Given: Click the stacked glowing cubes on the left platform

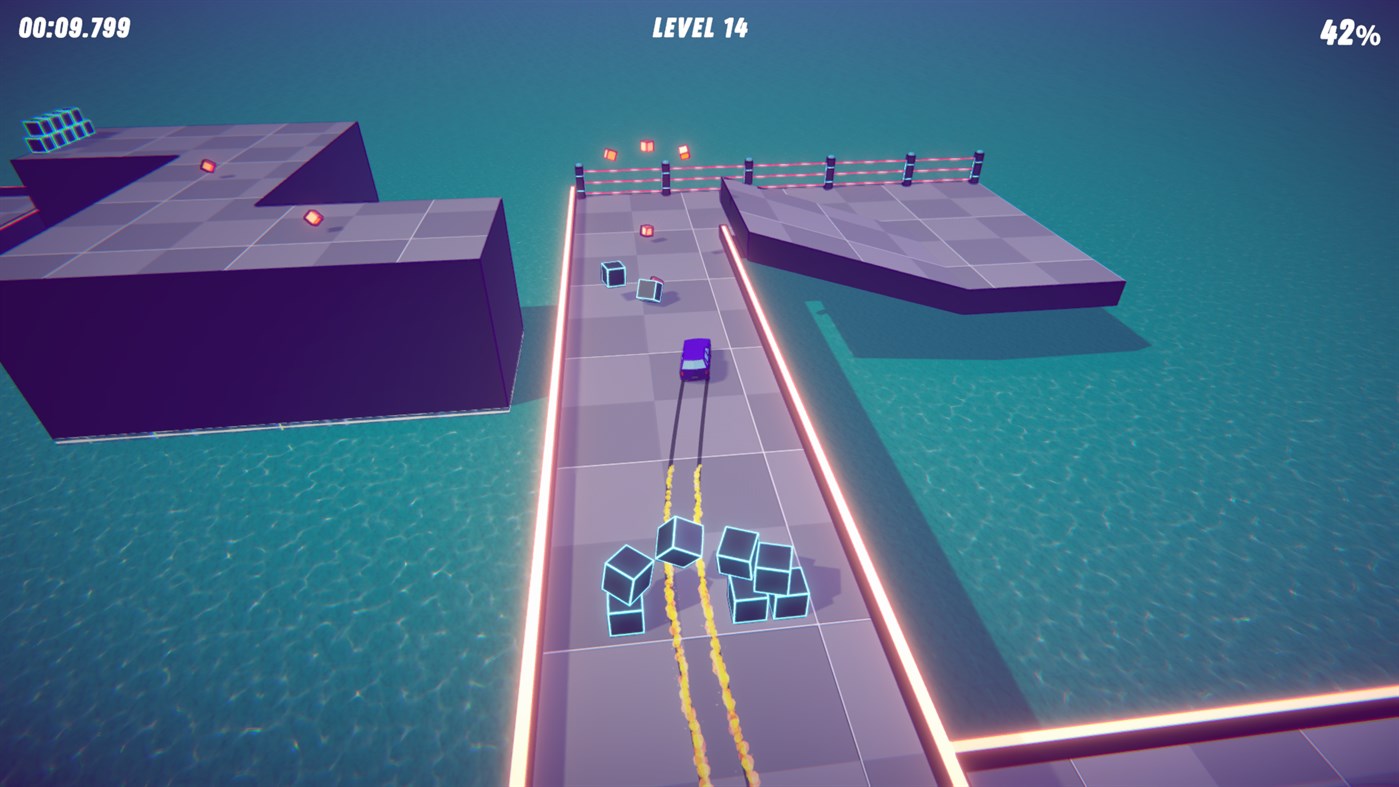Looking at the screenshot, I should pos(58,128).
